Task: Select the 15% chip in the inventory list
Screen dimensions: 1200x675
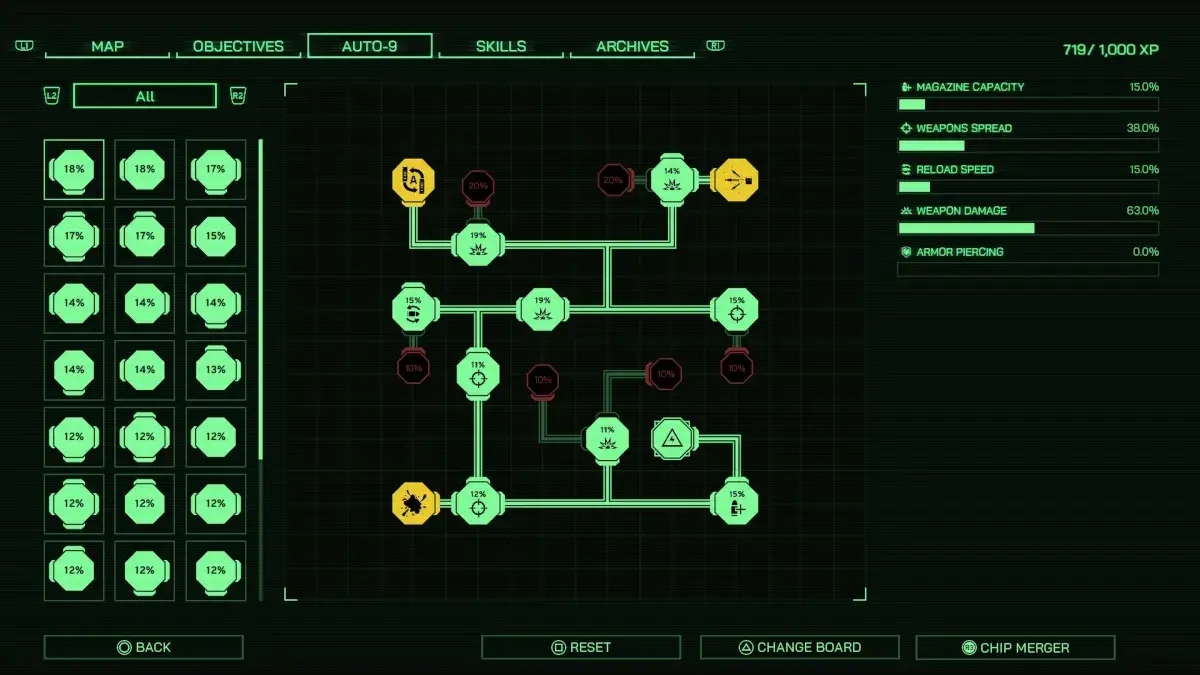Action: 215,236
